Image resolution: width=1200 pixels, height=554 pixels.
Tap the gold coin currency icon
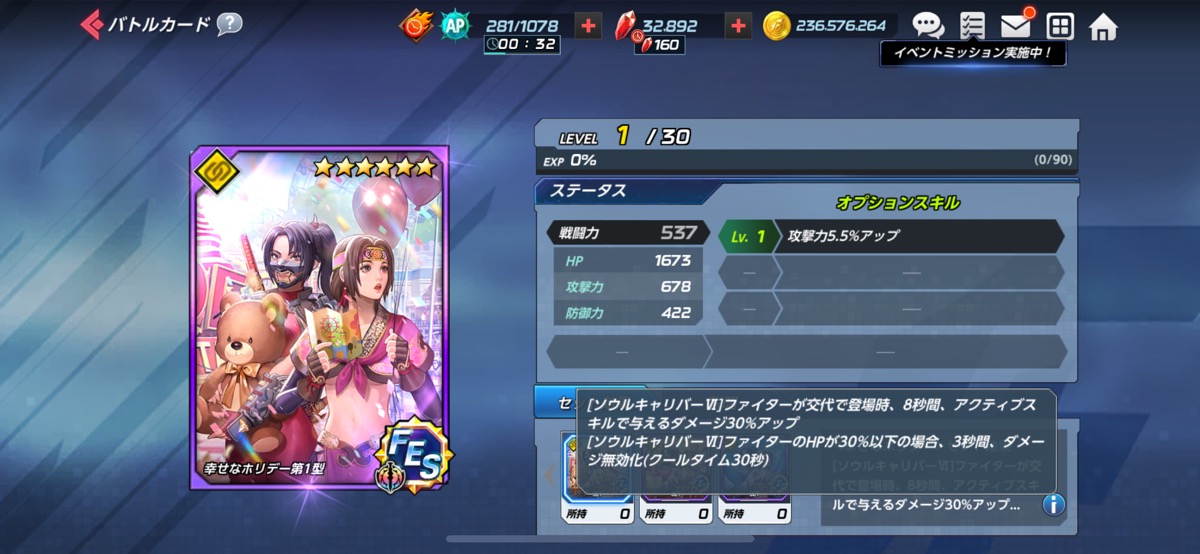(776, 26)
